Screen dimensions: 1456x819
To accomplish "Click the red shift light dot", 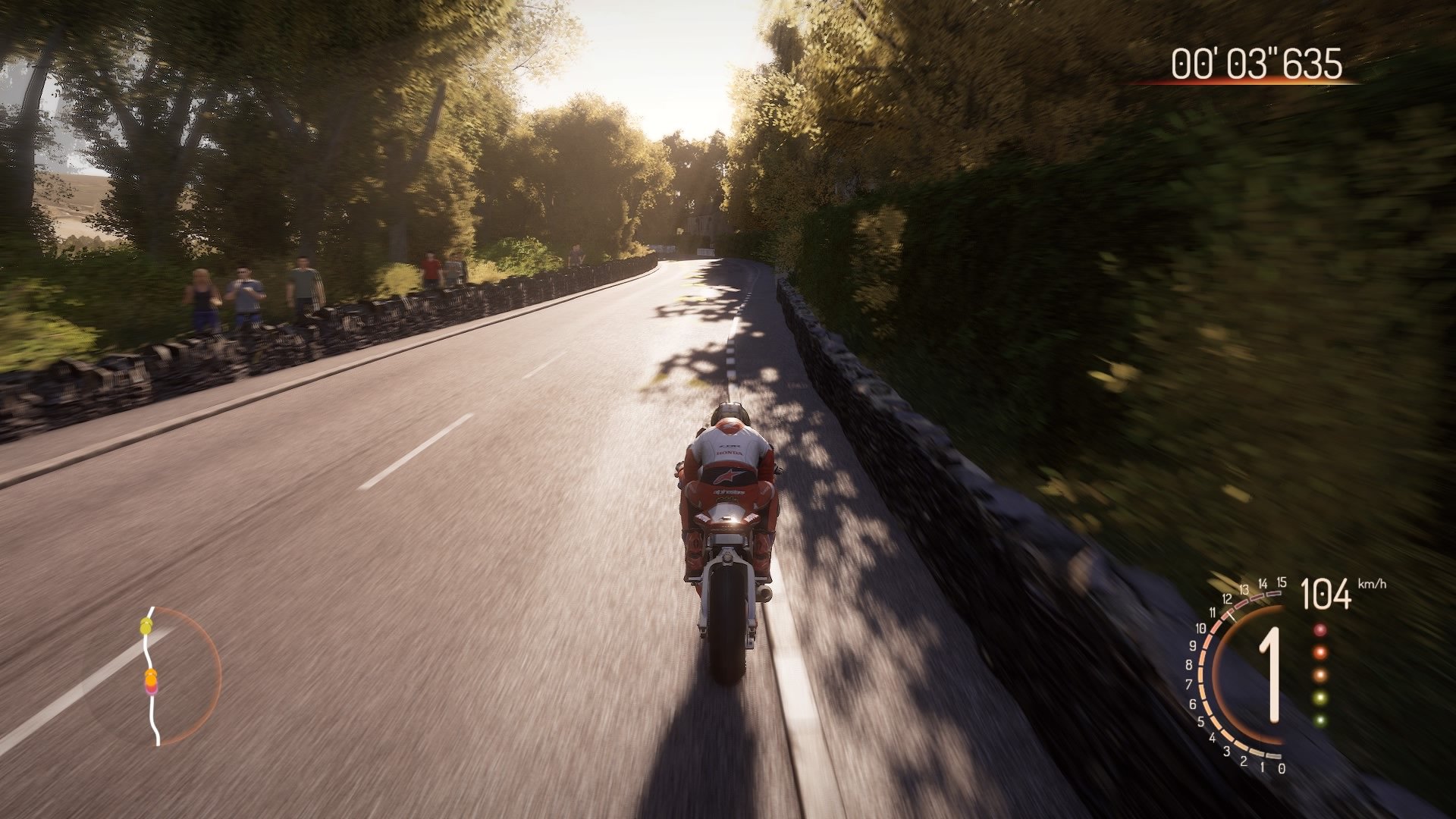I will pos(1321,629).
